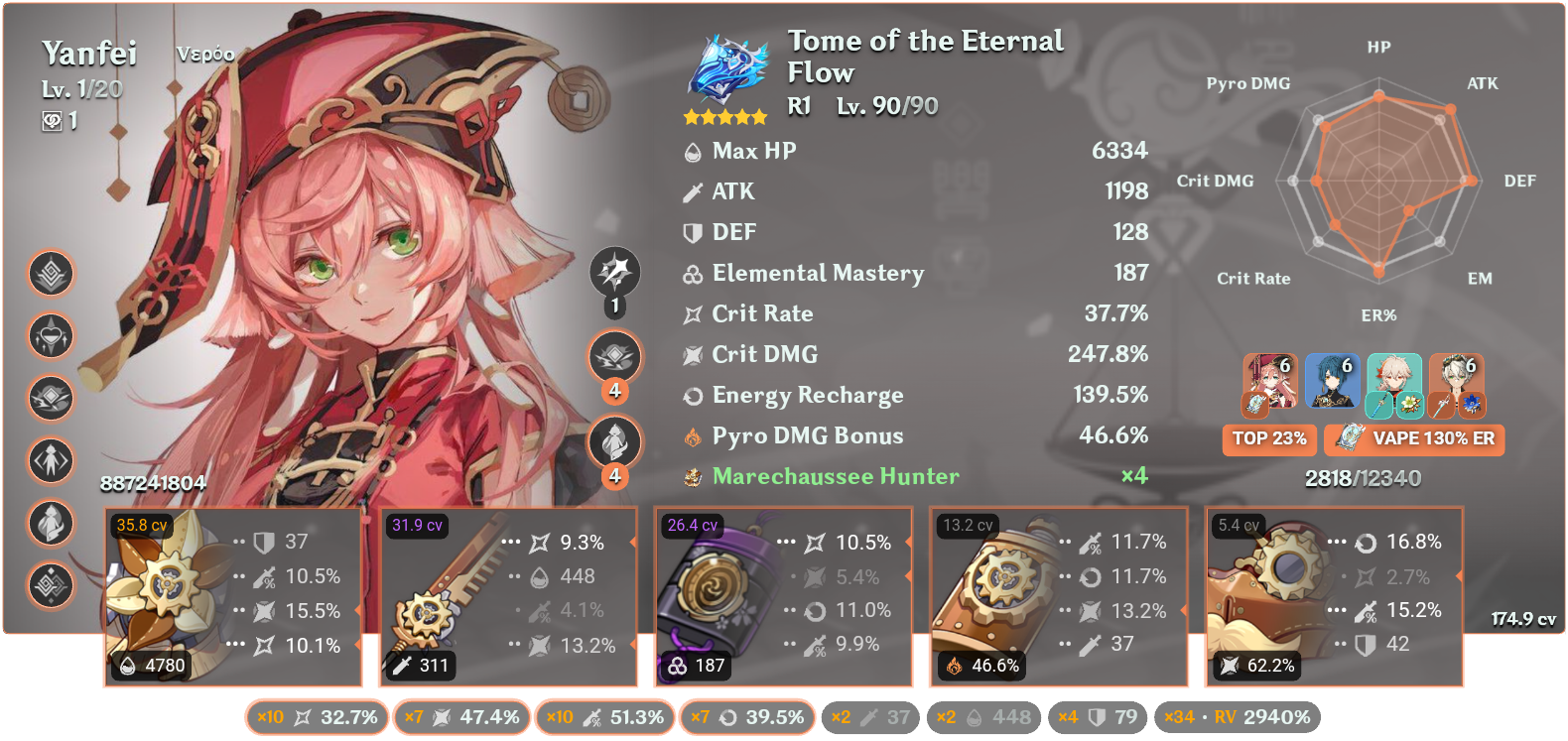This screenshot has height=741, width=1568.
Task: Open the Elemental Skill talent at level 4
Action: tap(614, 357)
